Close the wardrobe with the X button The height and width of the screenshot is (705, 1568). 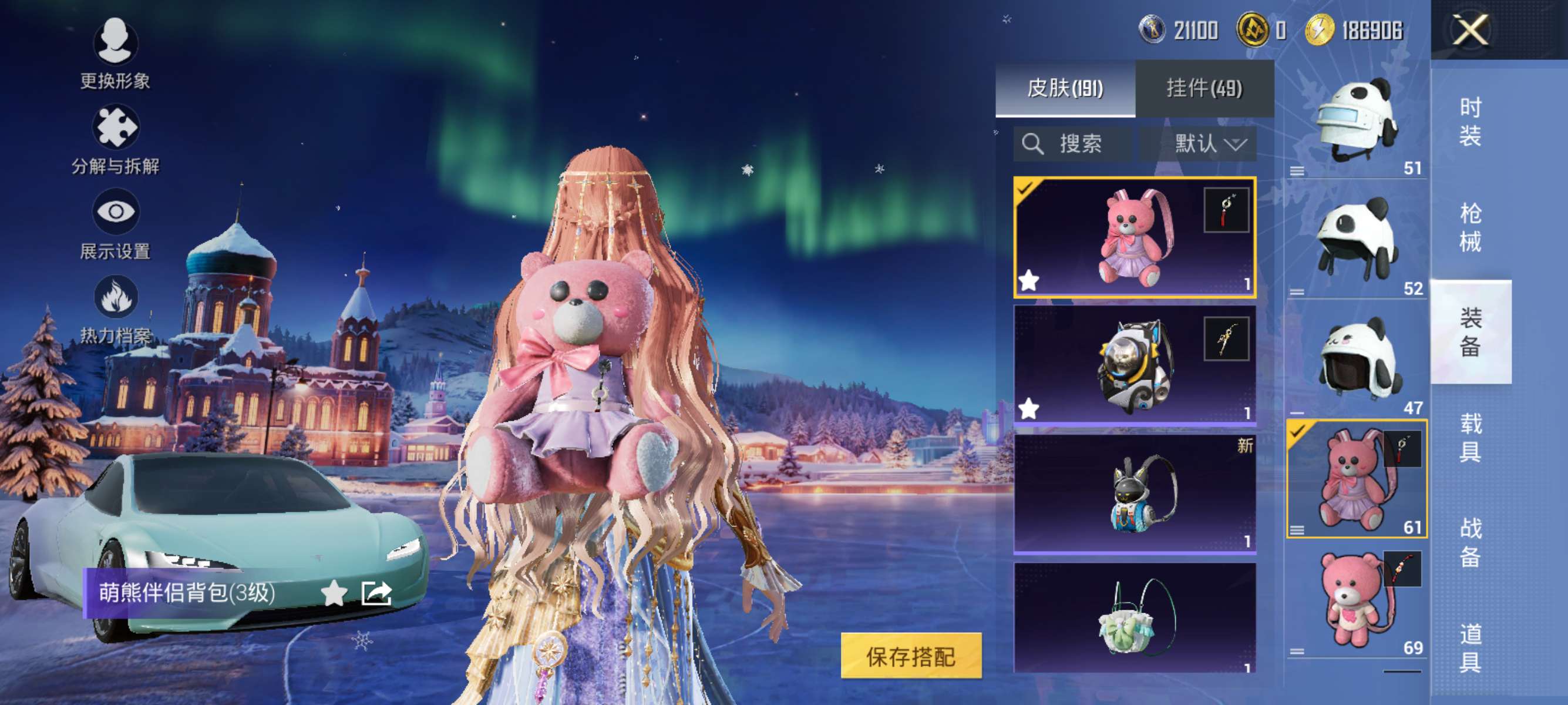click(1470, 31)
